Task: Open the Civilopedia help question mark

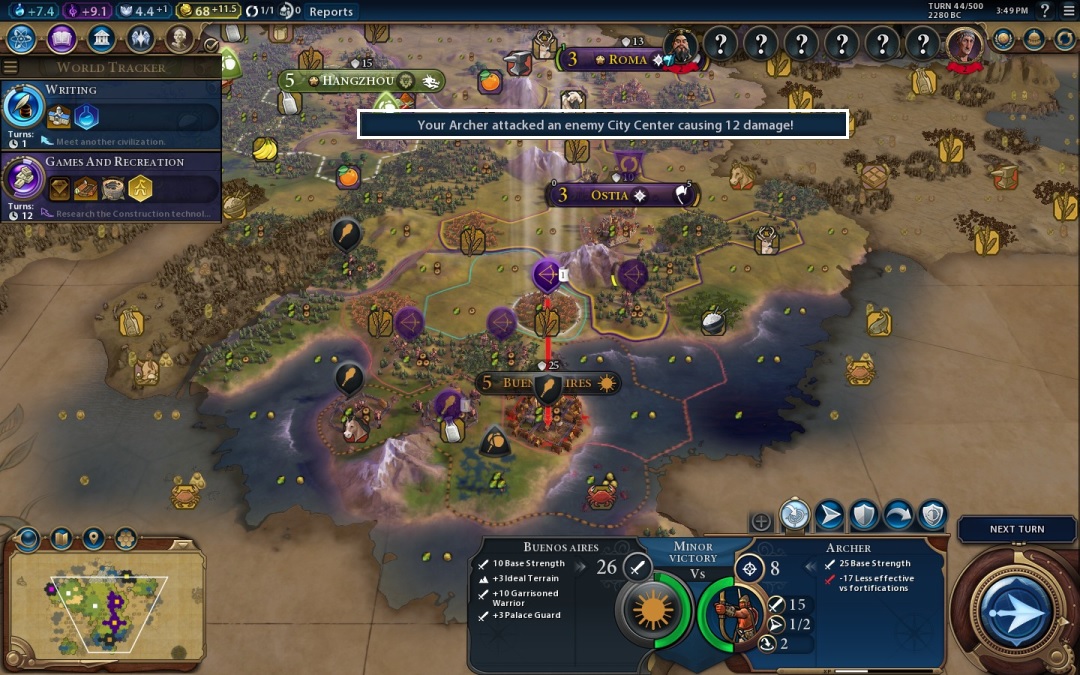Action: (x=1044, y=11)
